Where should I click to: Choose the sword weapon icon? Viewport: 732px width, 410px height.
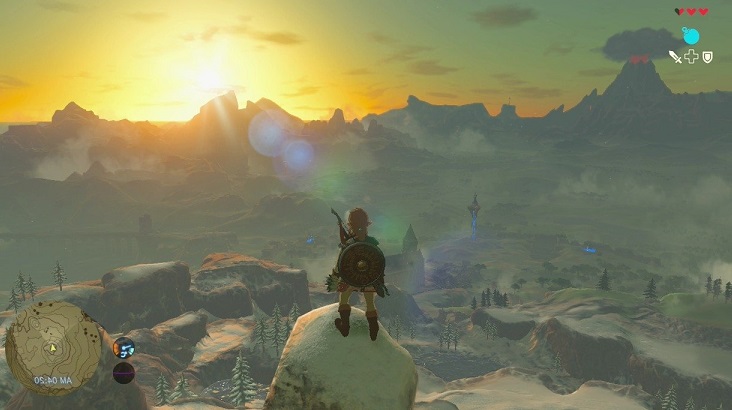[x=675, y=57]
